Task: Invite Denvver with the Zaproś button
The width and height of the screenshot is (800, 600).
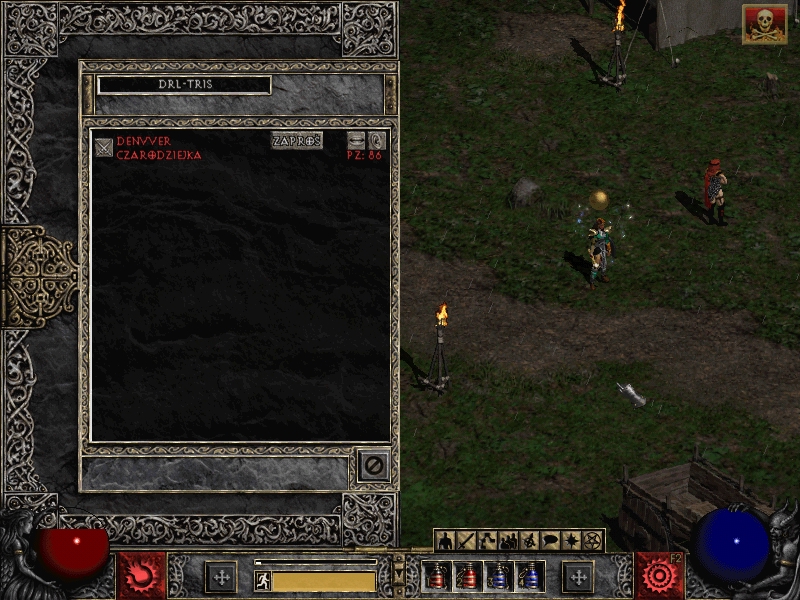Action: 297,141
